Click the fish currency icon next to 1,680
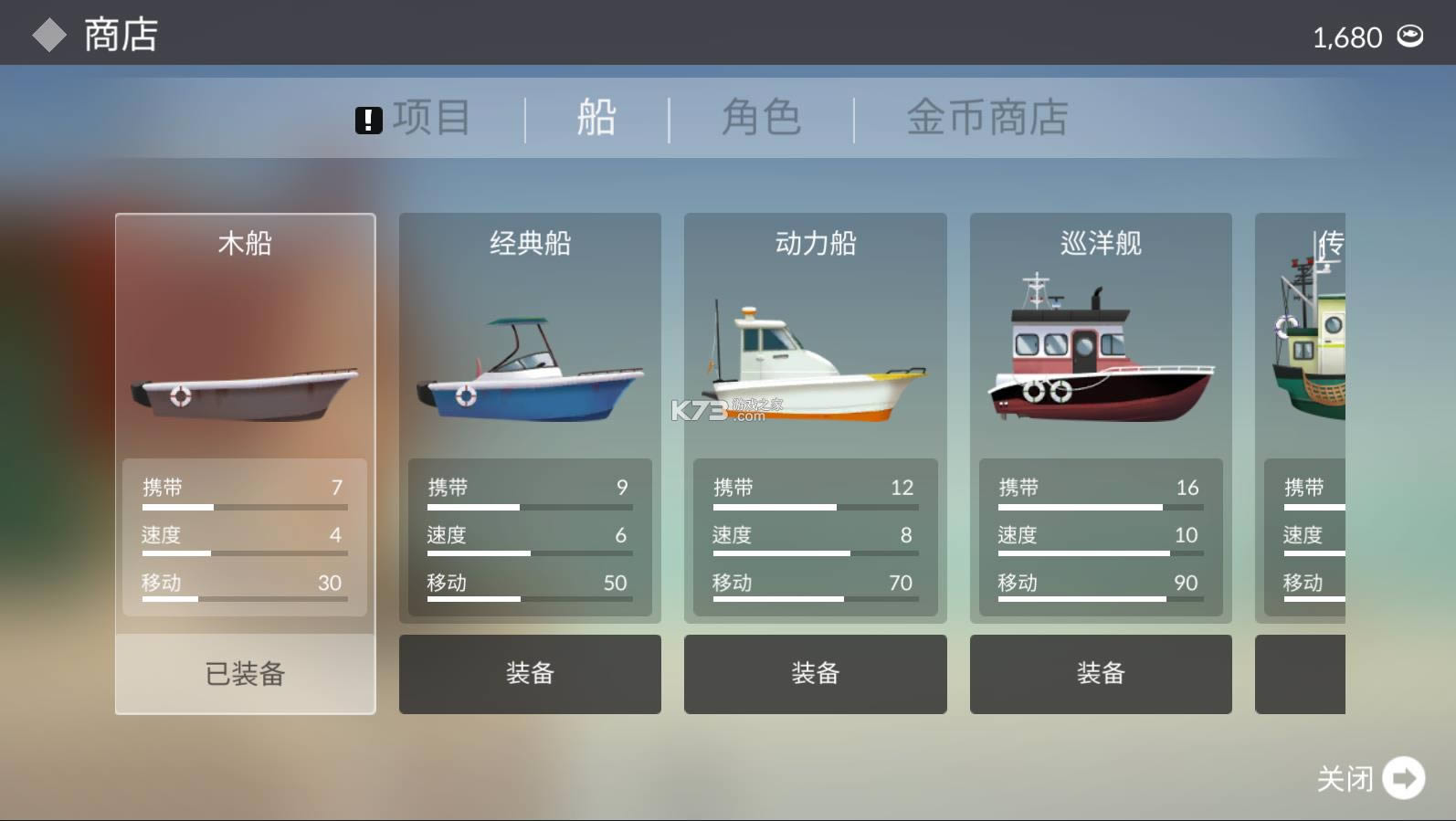The width and height of the screenshot is (1456, 821). (x=1411, y=37)
